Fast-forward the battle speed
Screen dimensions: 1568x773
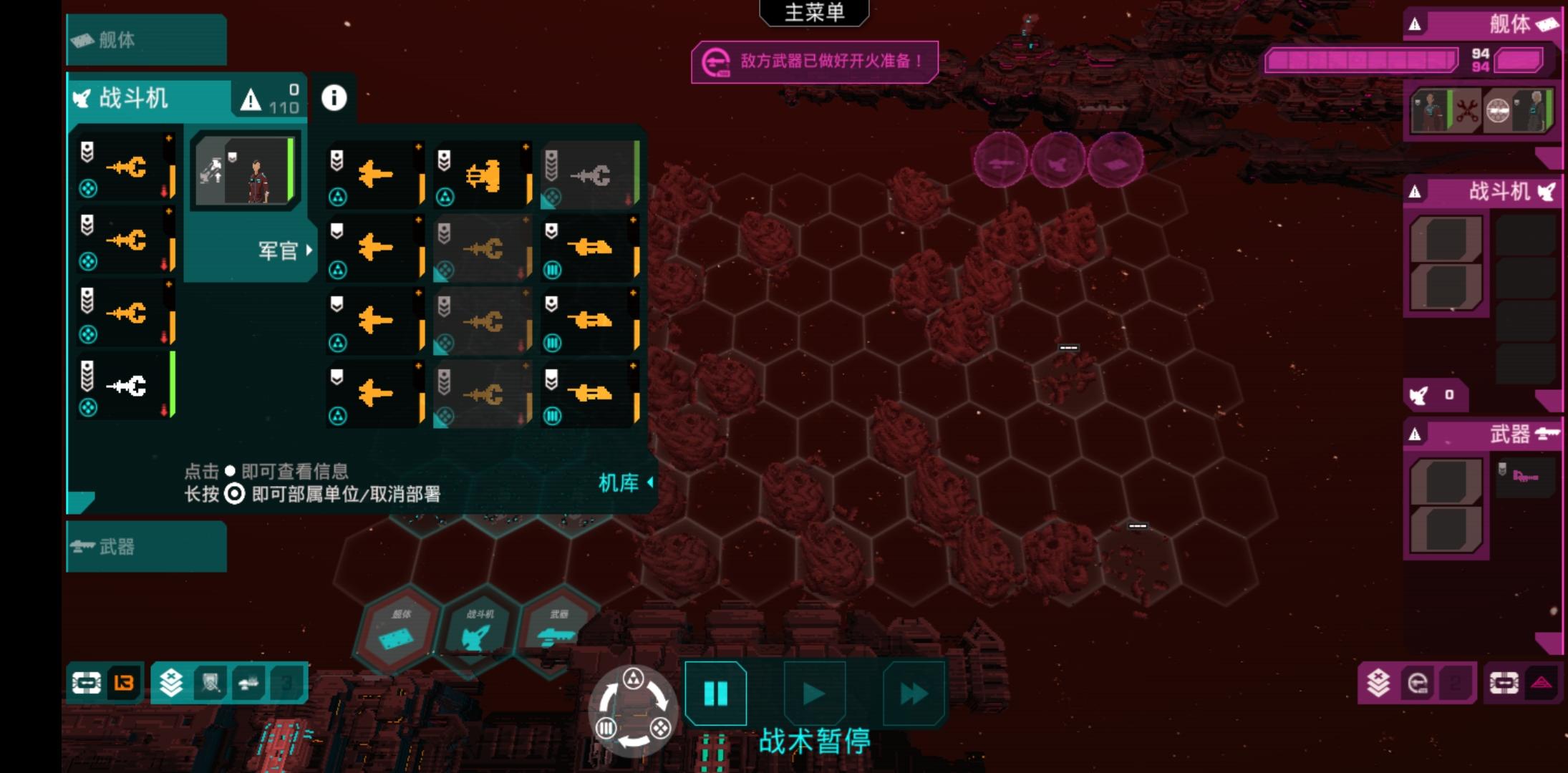(x=913, y=693)
